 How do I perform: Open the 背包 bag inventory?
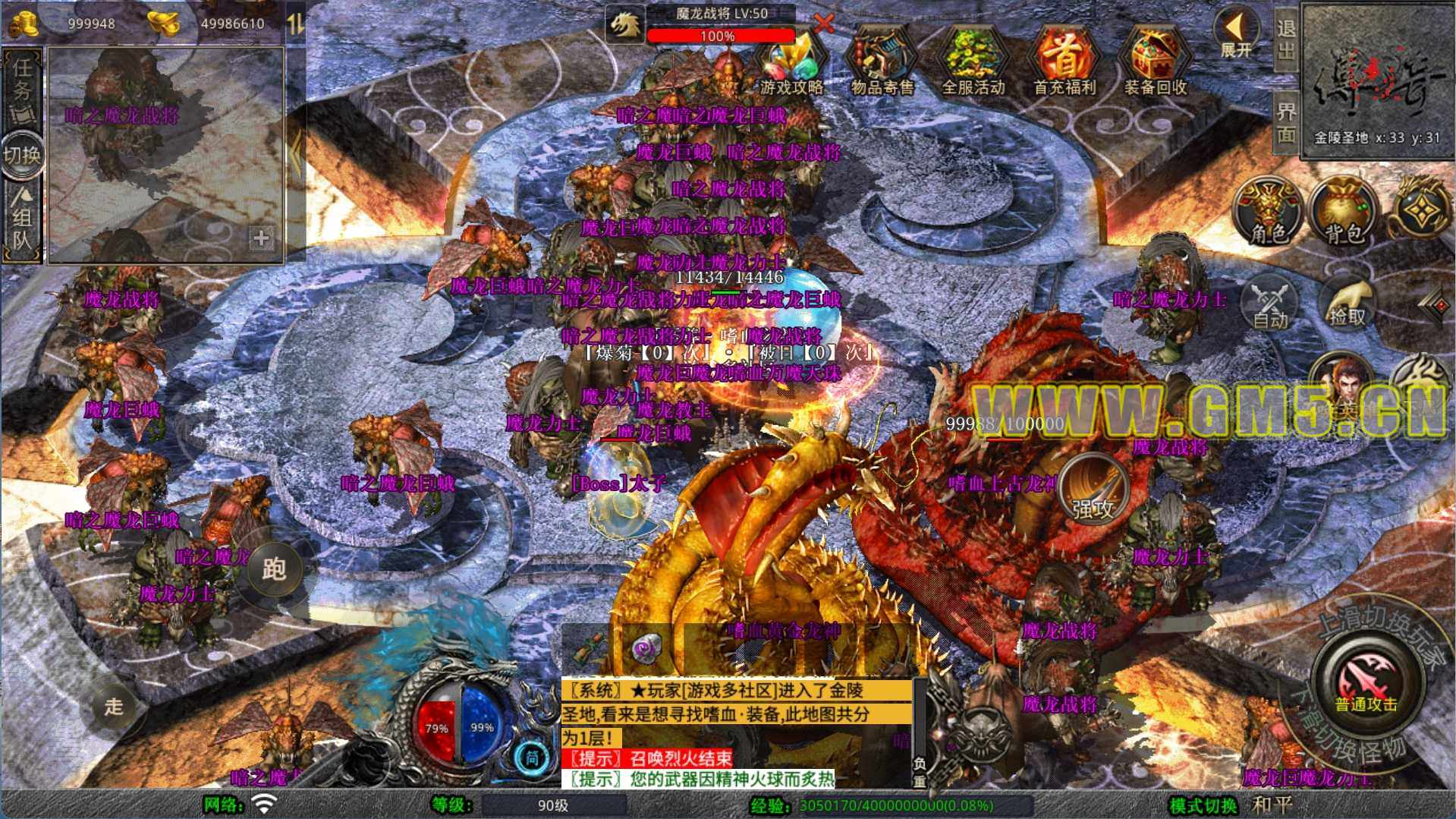pos(1344,213)
